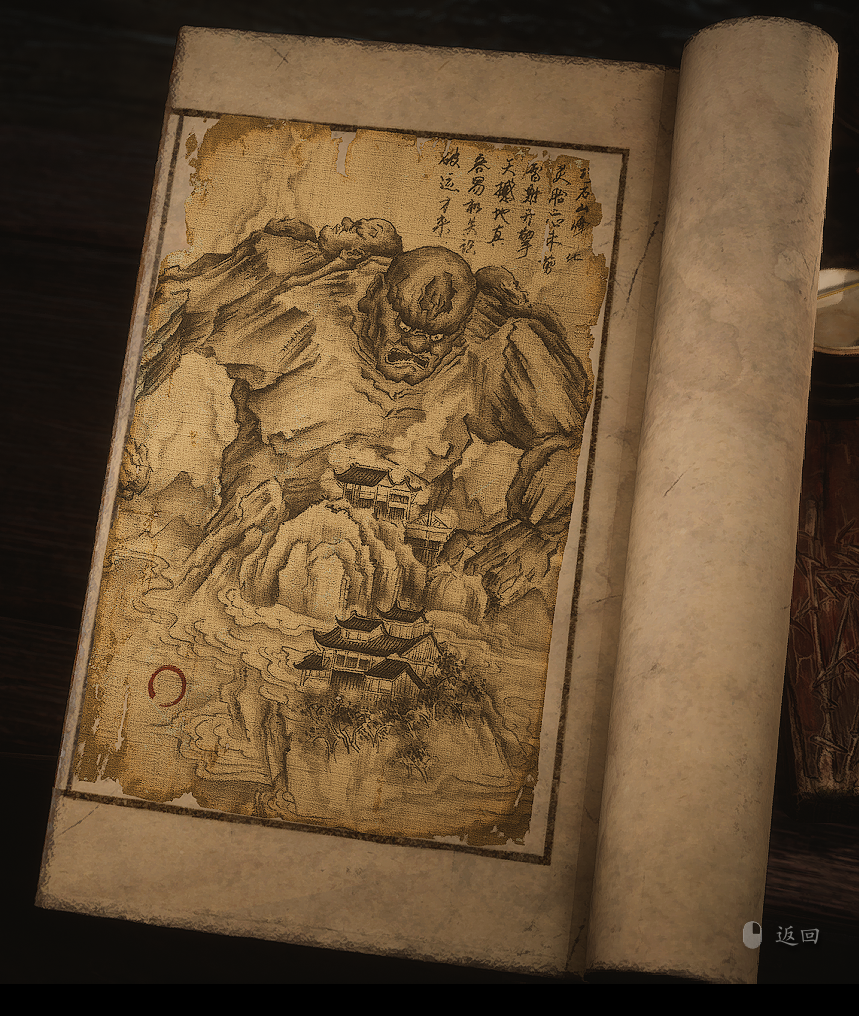This screenshot has height=1016, width=859.
Task: Click the 返回 return label
Action: point(796,936)
